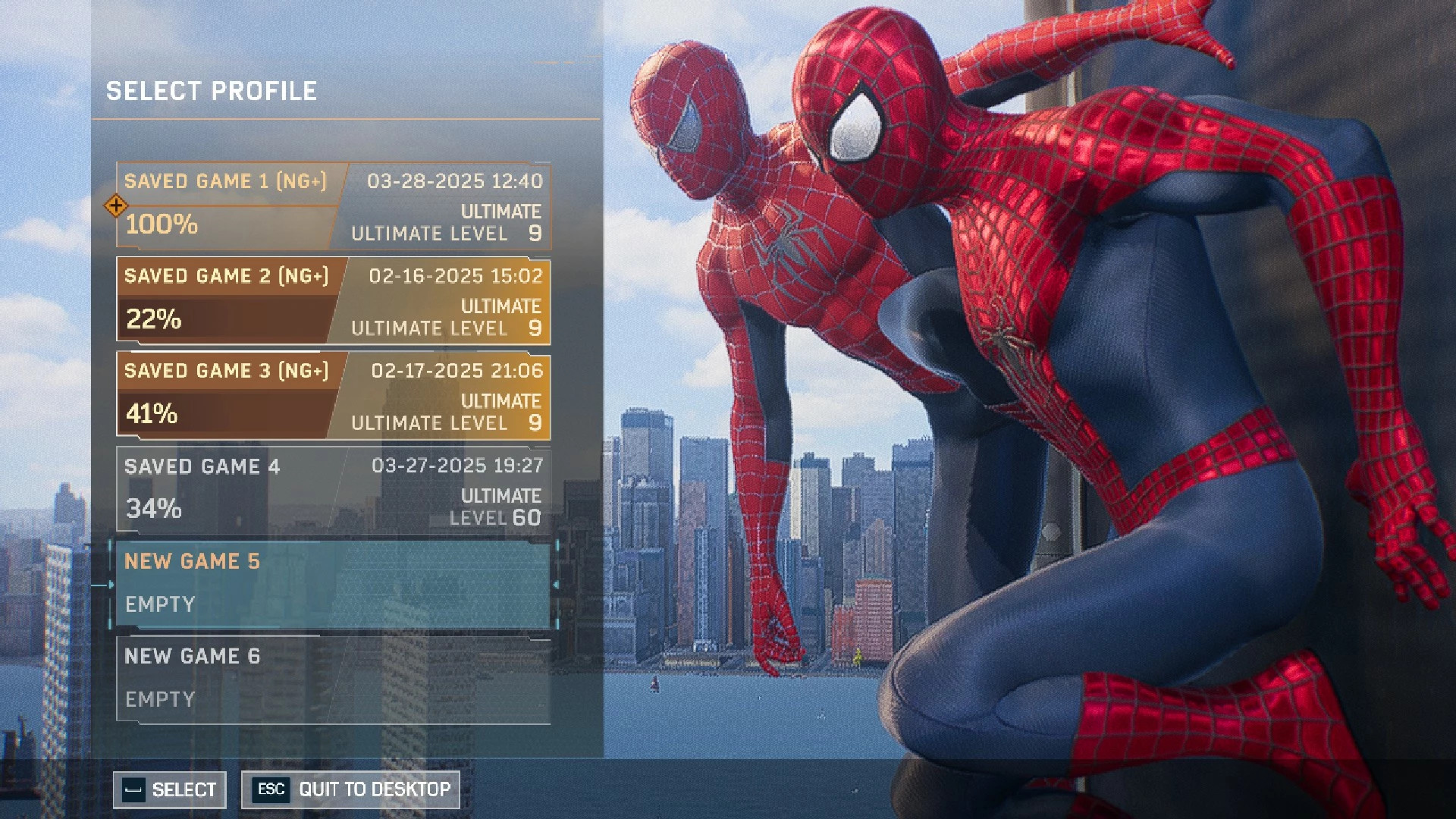Expand the highlighted New Game 5 slot

pos(334,584)
